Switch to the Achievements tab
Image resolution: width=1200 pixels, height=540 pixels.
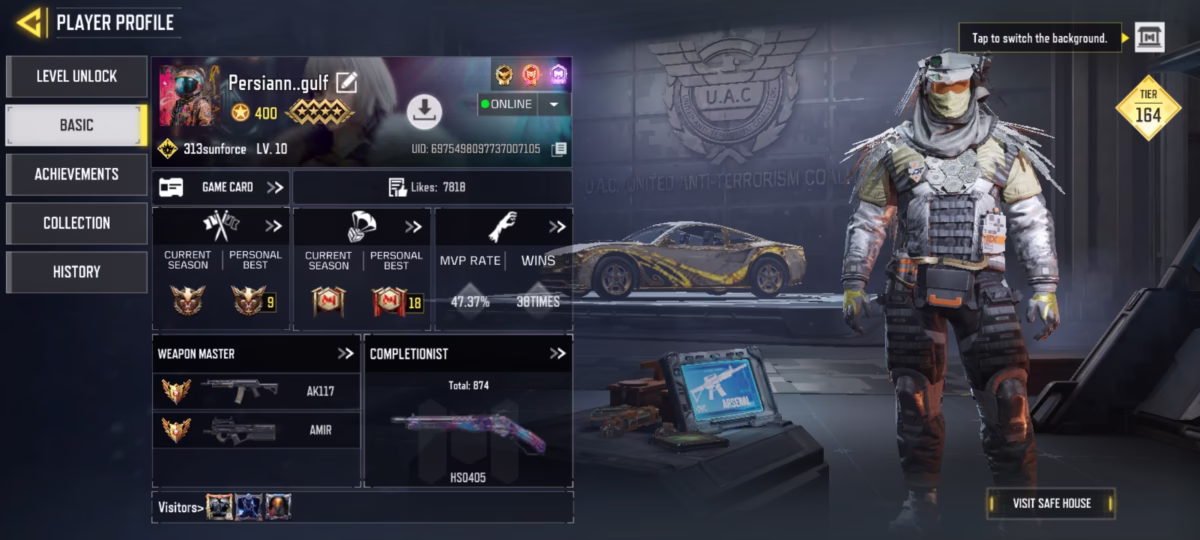77,174
